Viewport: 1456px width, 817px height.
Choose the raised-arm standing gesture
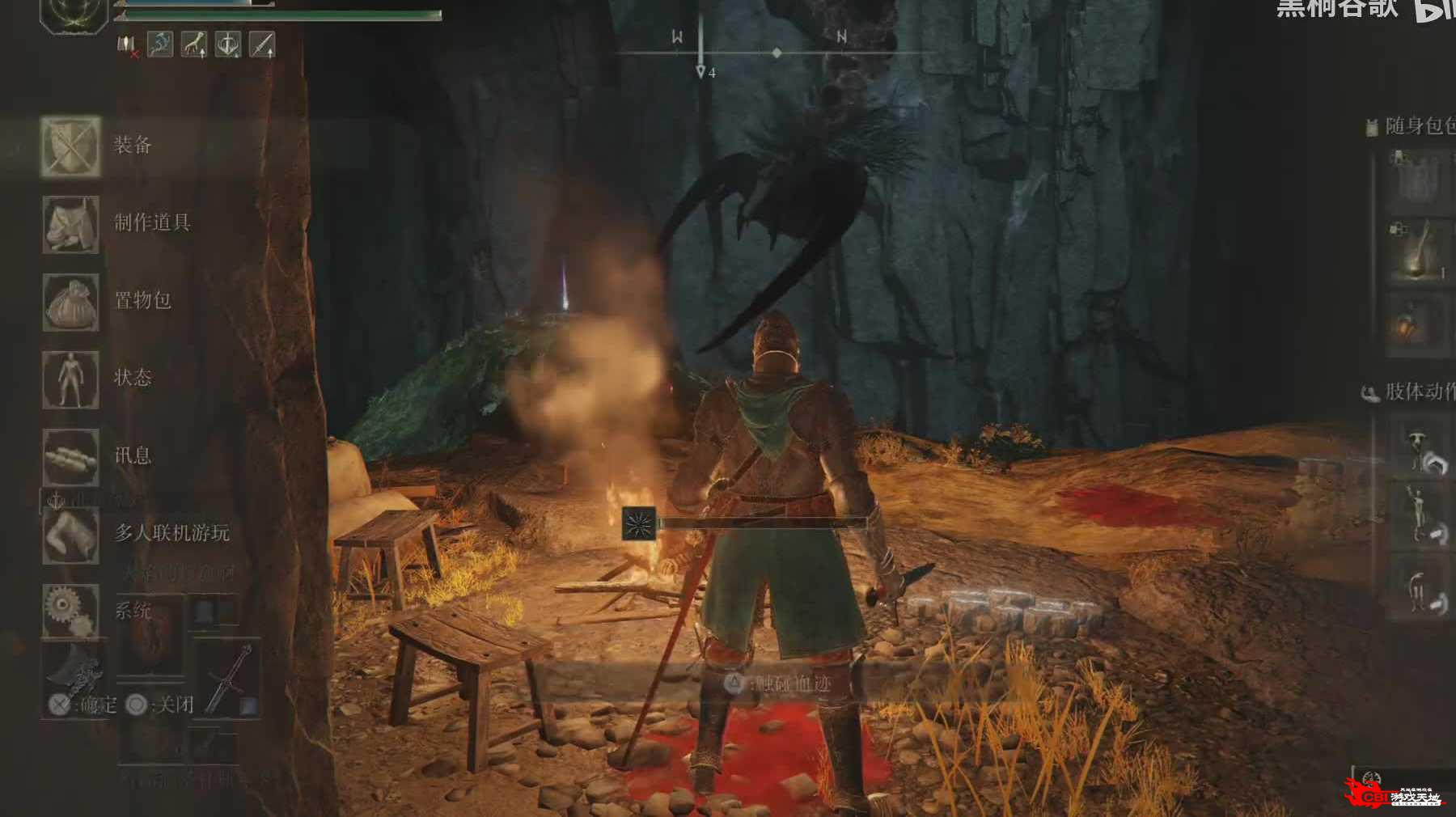coord(1425,516)
